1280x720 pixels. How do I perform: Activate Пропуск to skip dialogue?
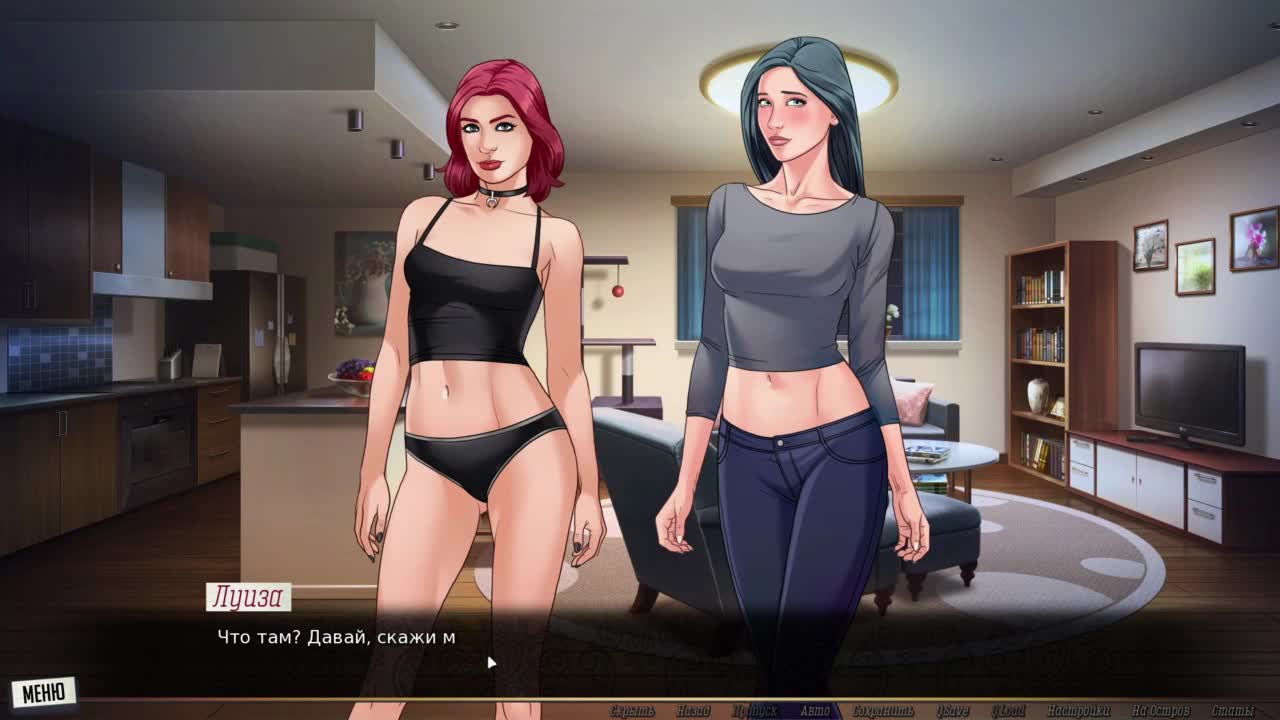coord(754,711)
